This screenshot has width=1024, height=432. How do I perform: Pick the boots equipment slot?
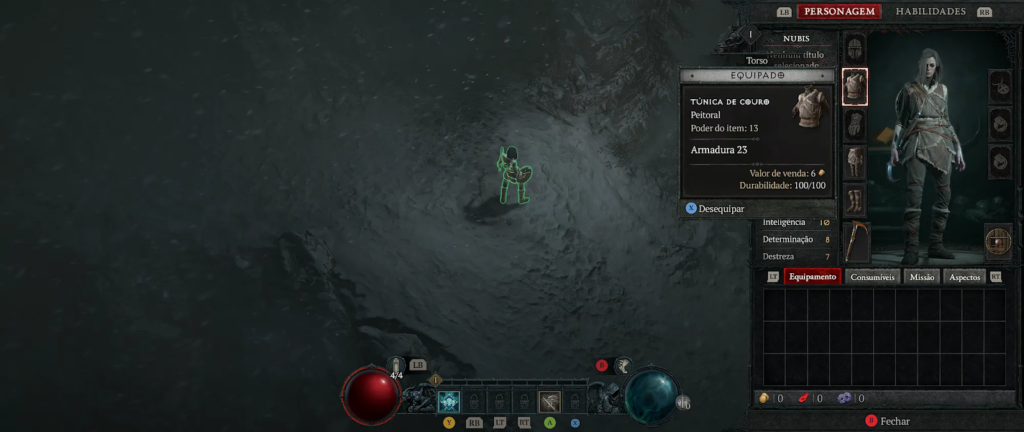pos(855,199)
